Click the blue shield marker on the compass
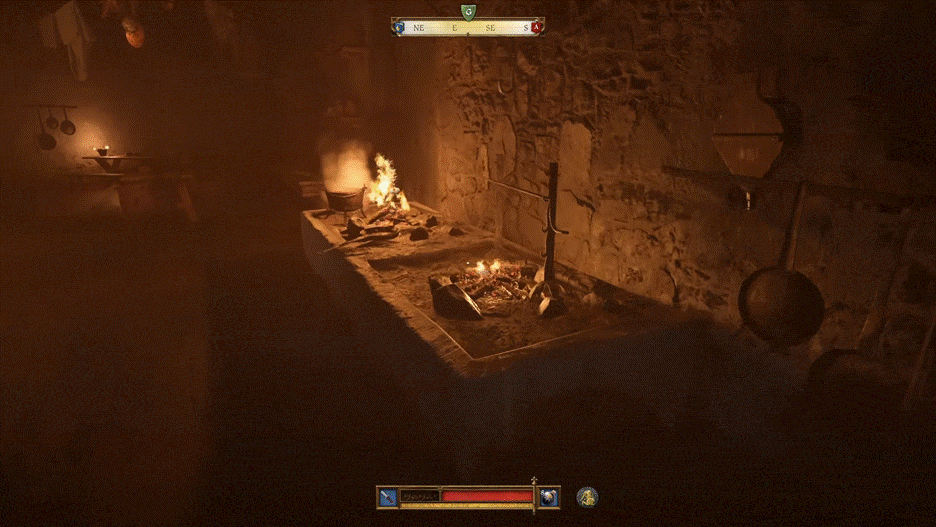This screenshot has width=936, height=527. click(400, 27)
